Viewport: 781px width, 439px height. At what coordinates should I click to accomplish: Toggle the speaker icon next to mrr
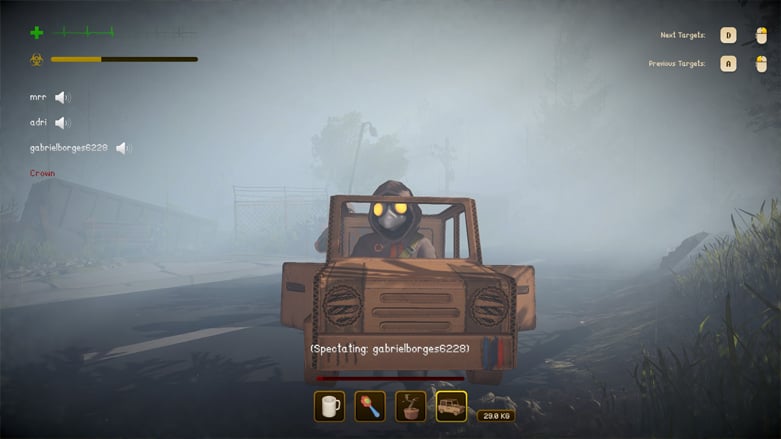coord(62,98)
